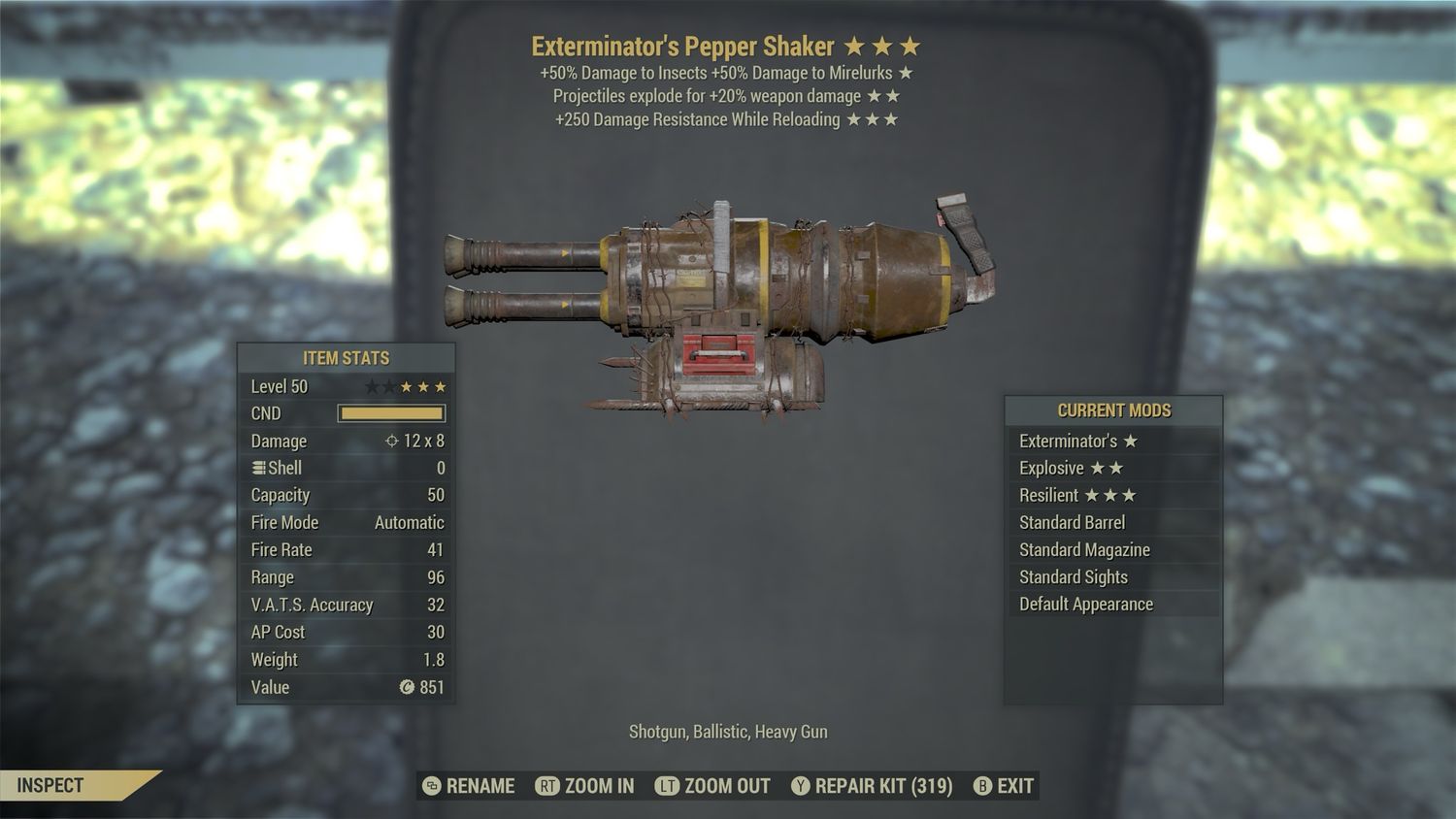Select the Zoom Out action
Image resolution: width=1456 pixels, height=819 pixels.
pyautogui.click(x=713, y=786)
